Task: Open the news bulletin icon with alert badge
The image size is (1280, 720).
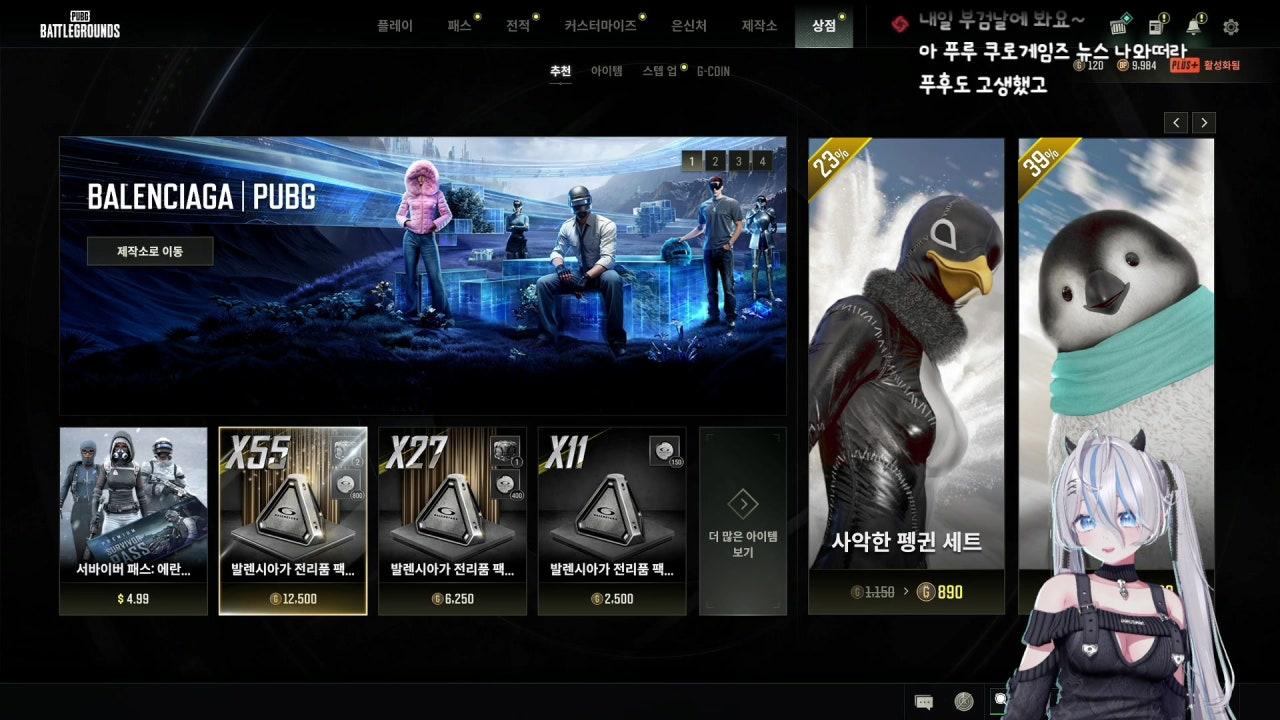Action: coord(1155,25)
